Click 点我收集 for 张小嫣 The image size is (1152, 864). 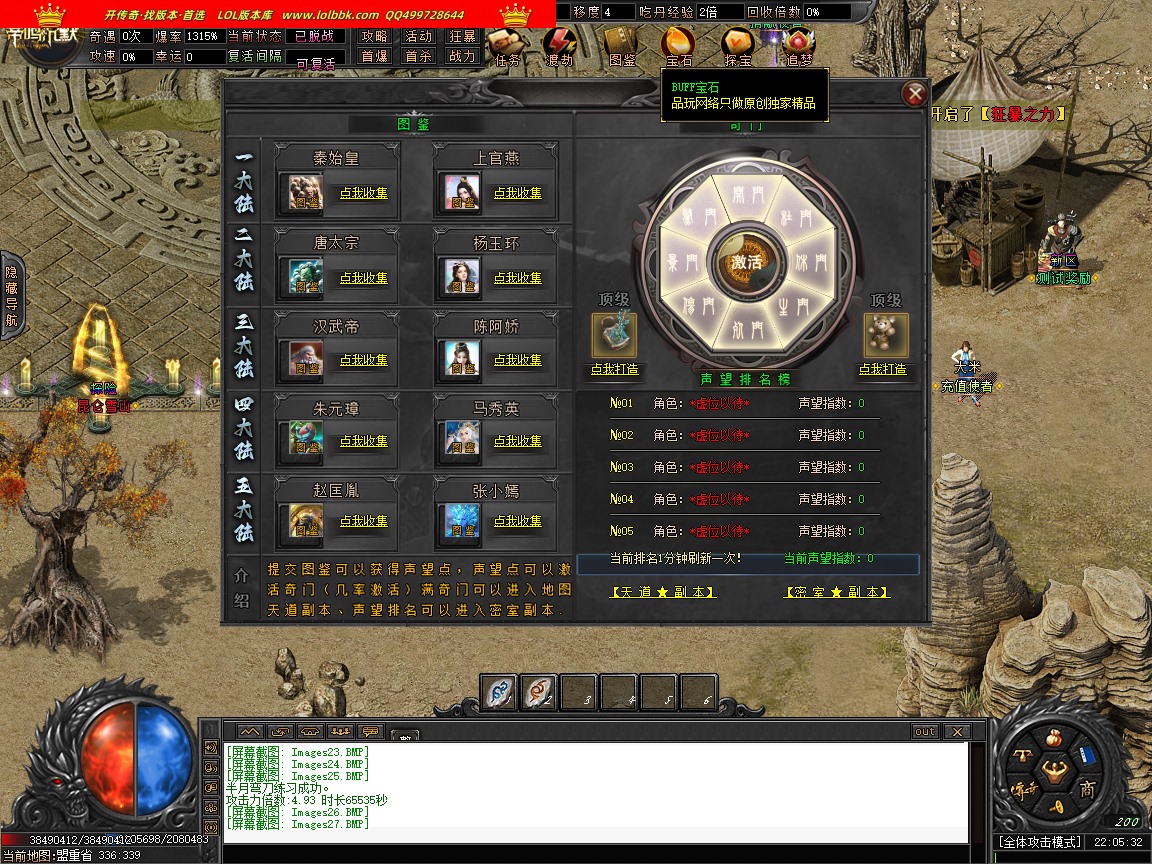517,521
